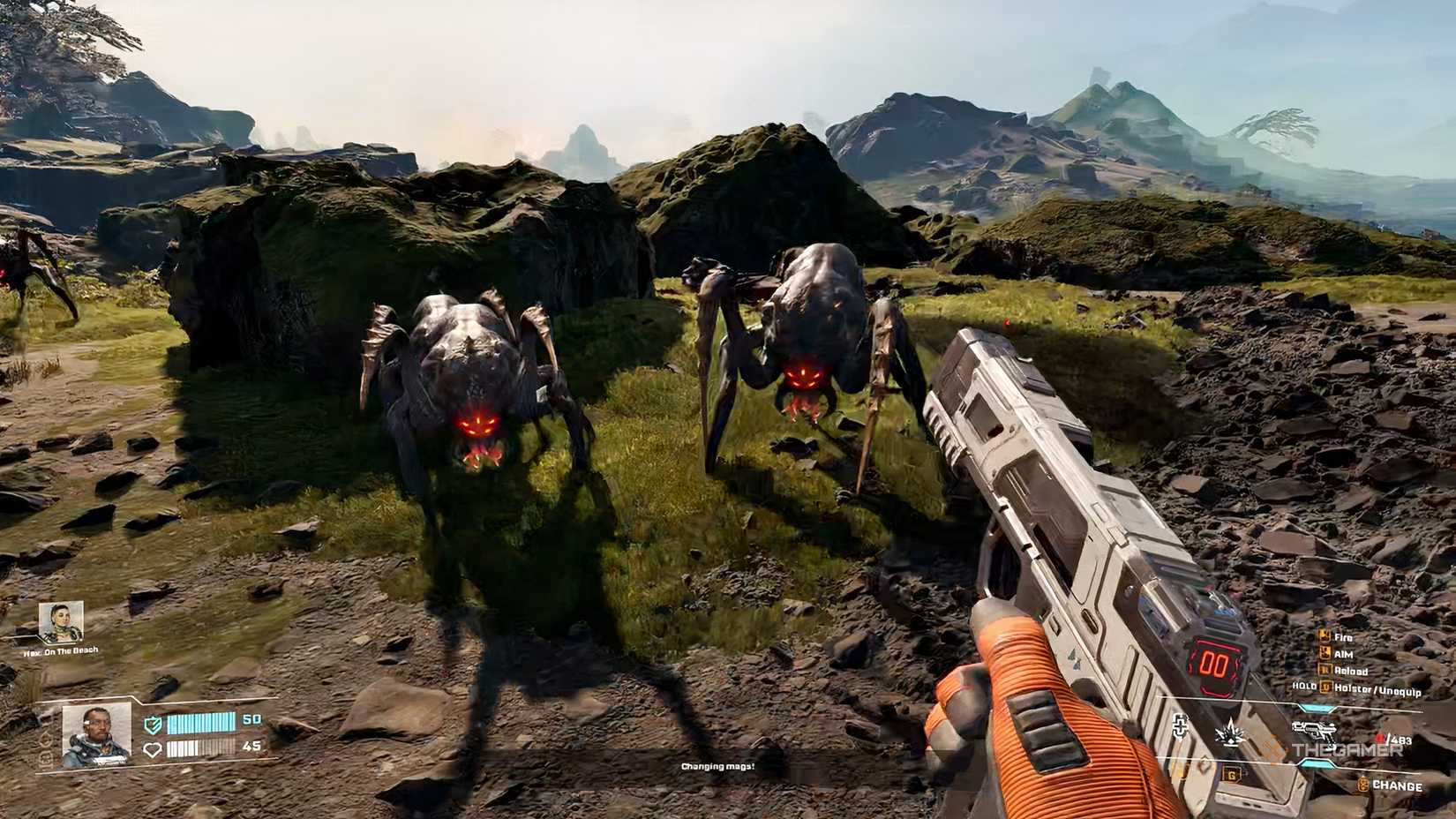The image size is (1456, 819).
Task: Click the red ammo bullet icon near 483
Action: pos(1381,737)
